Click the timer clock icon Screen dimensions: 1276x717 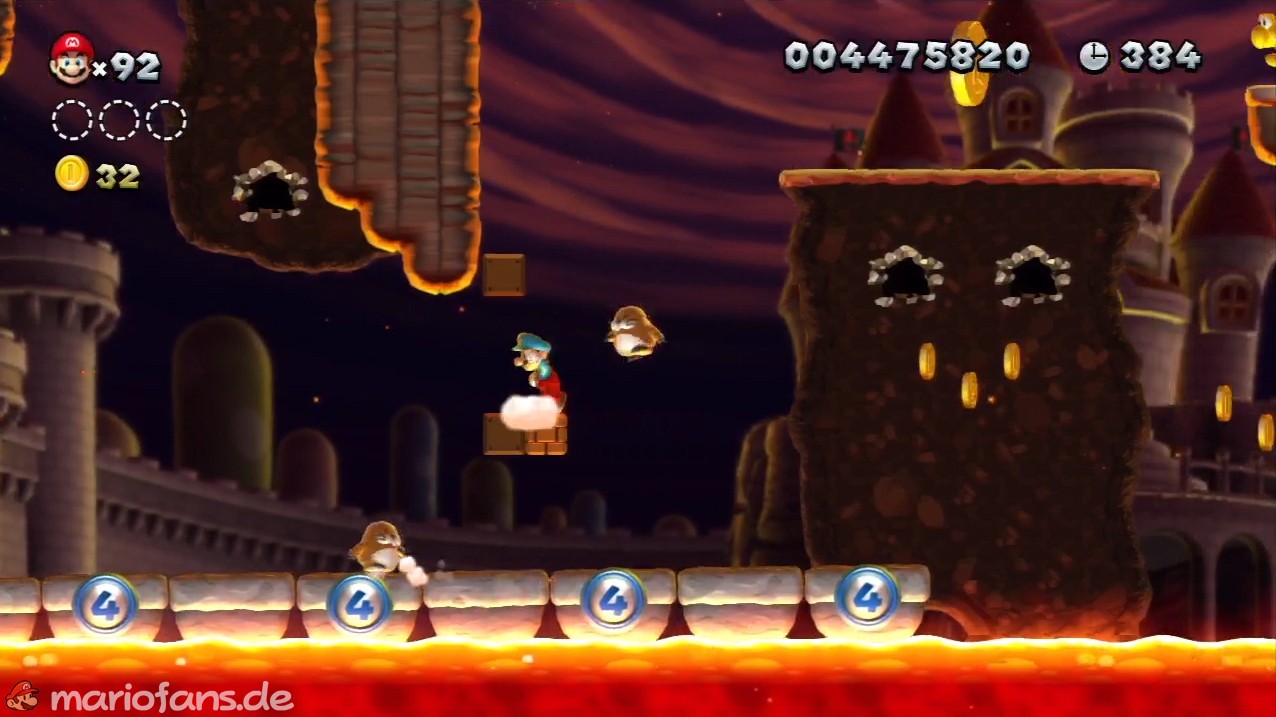pyautogui.click(x=1093, y=56)
